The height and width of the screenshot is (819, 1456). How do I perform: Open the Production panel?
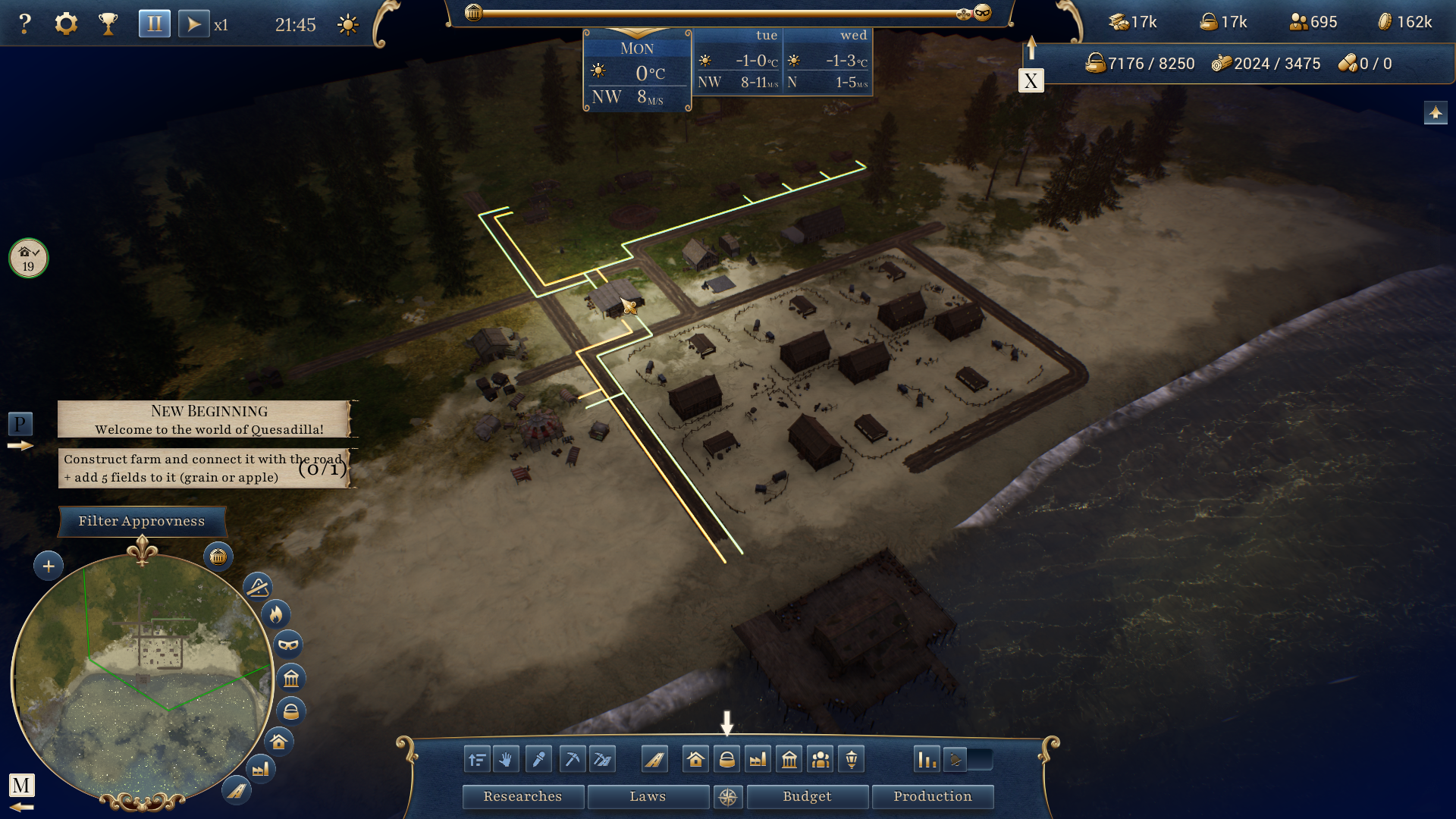point(932,796)
